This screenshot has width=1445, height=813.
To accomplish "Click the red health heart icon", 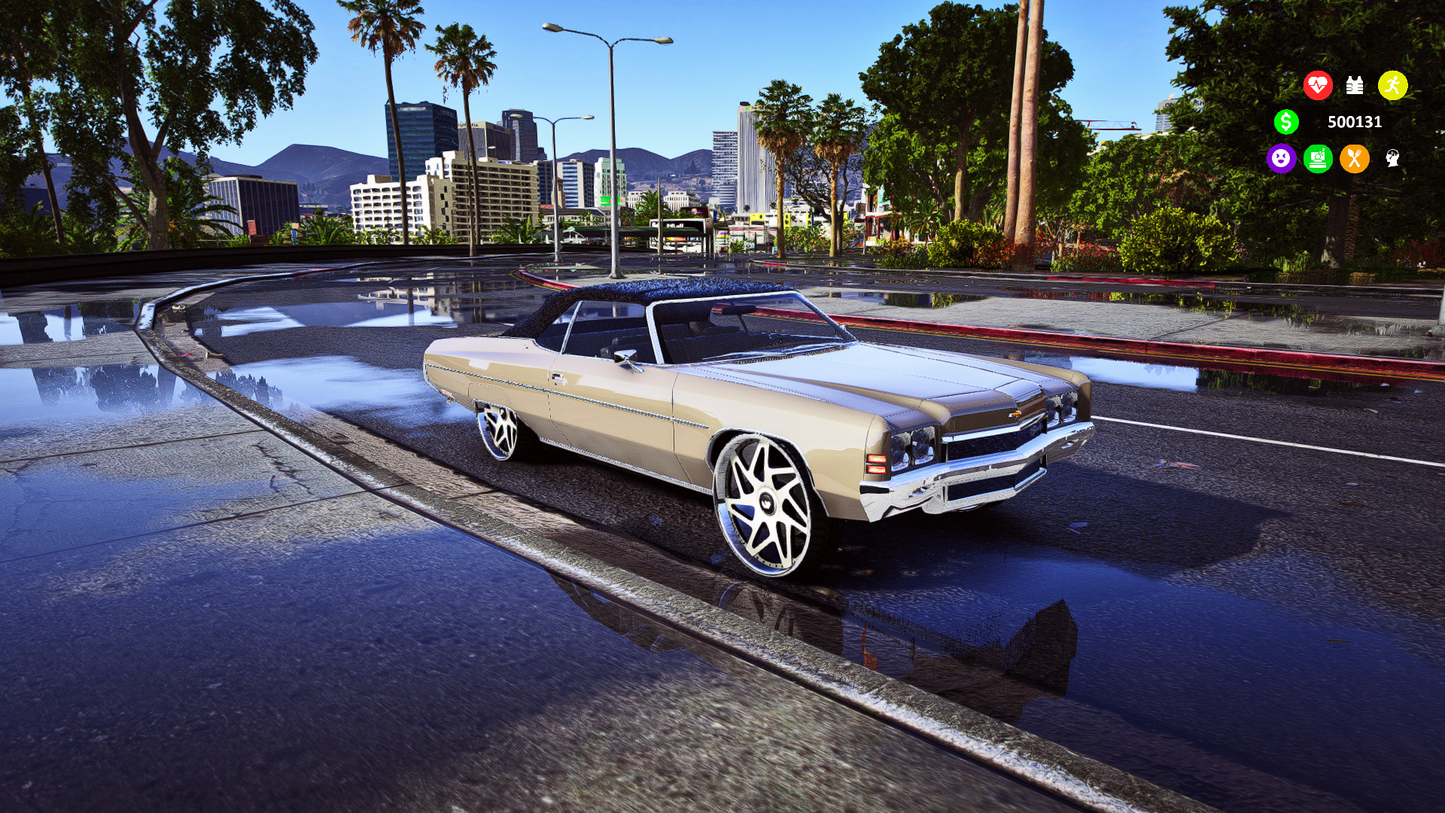I will tap(1319, 85).
